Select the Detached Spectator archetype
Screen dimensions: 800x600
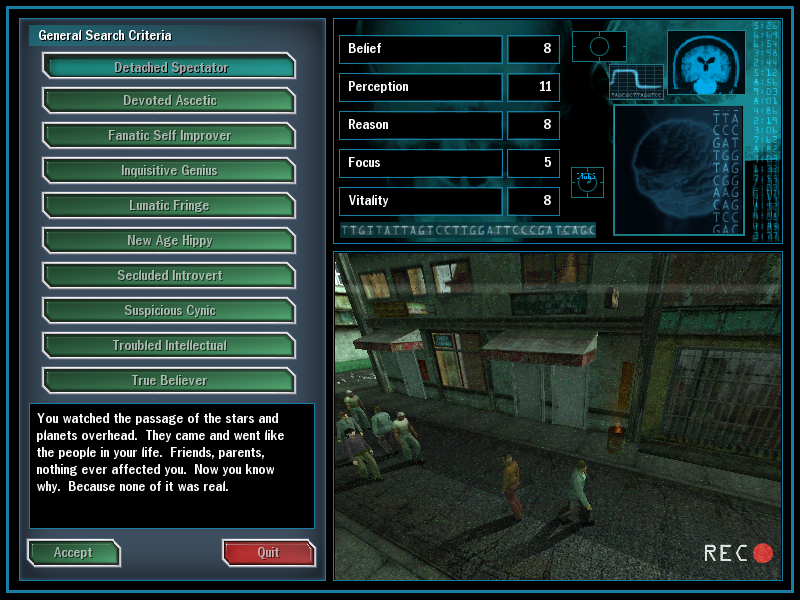click(x=170, y=67)
